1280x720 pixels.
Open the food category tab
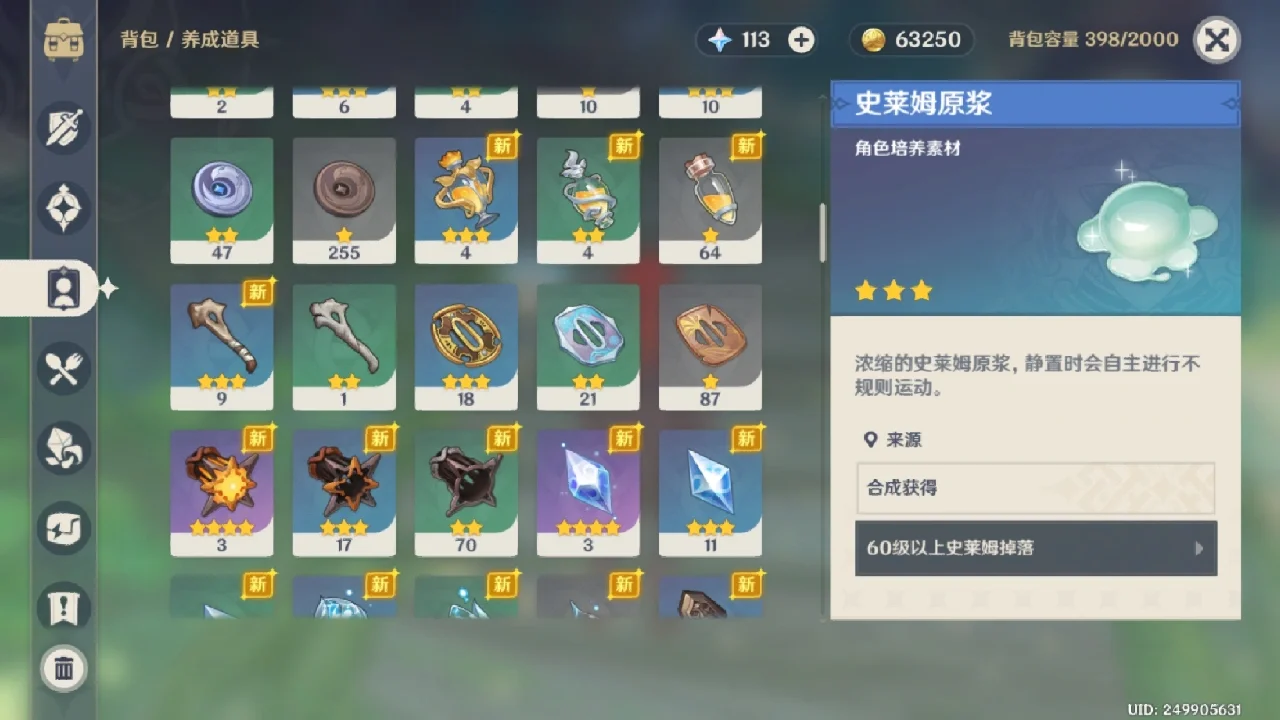point(64,368)
